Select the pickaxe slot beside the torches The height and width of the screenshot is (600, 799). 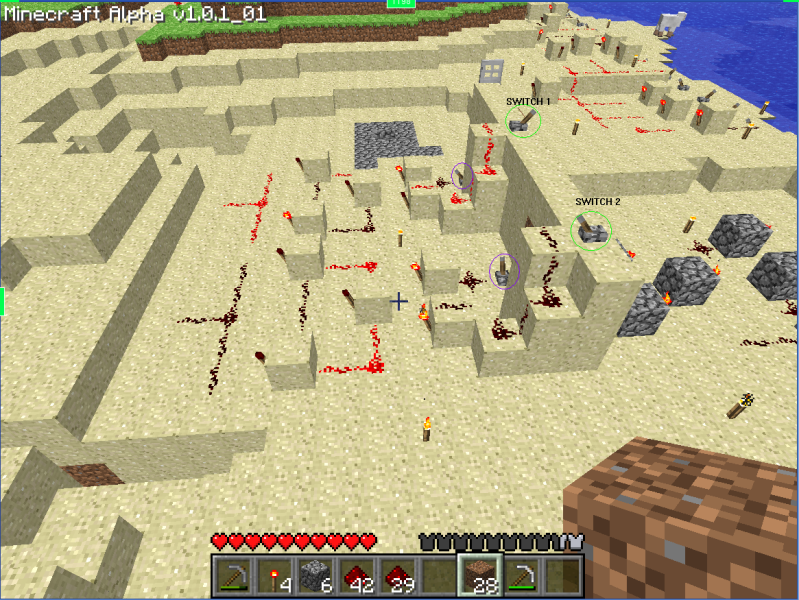click(233, 575)
